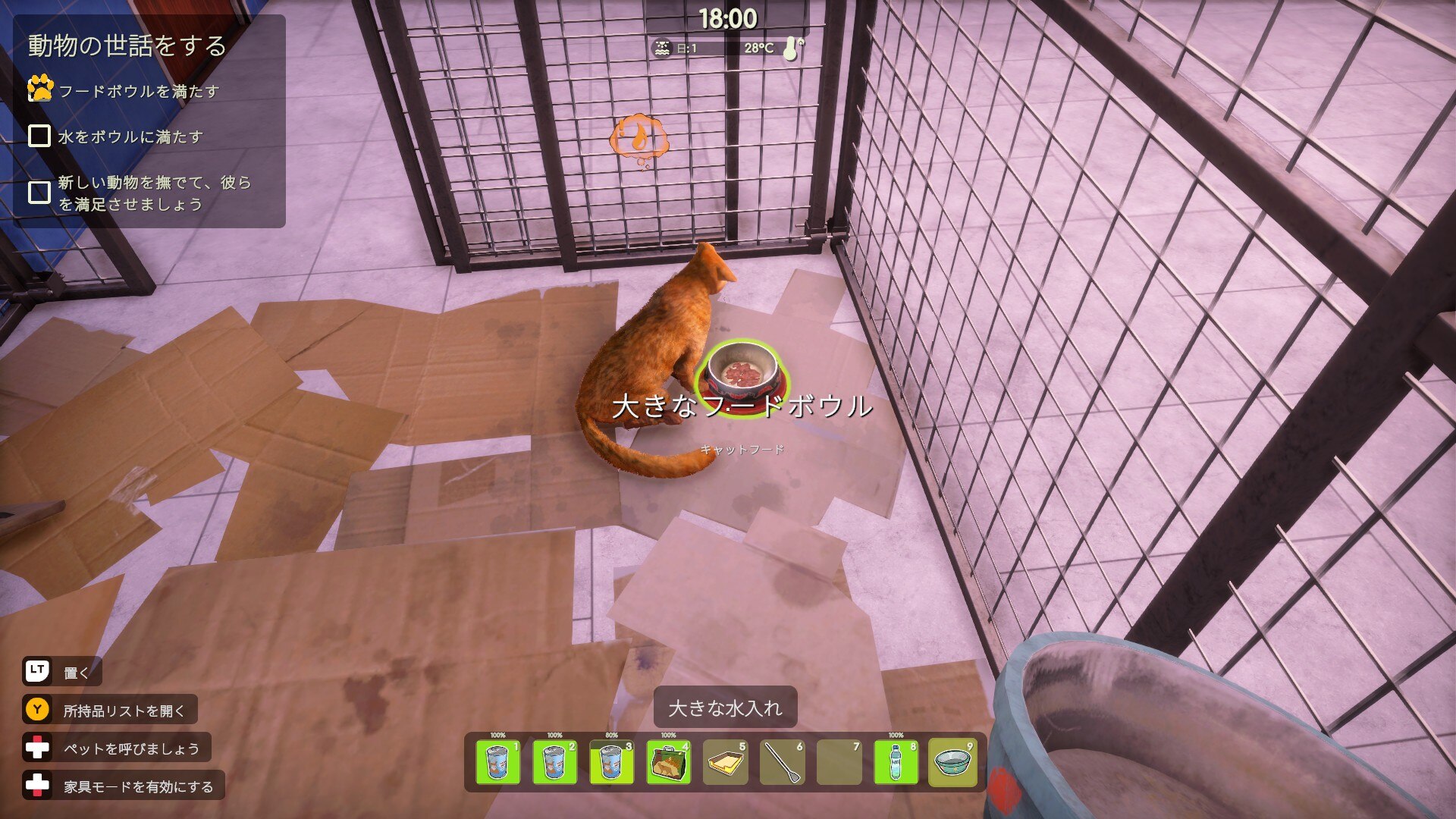The image size is (1456, 819).
Task: Tick the 新しい動物を撫でて objective checkbox
Action: click(39, 193)
